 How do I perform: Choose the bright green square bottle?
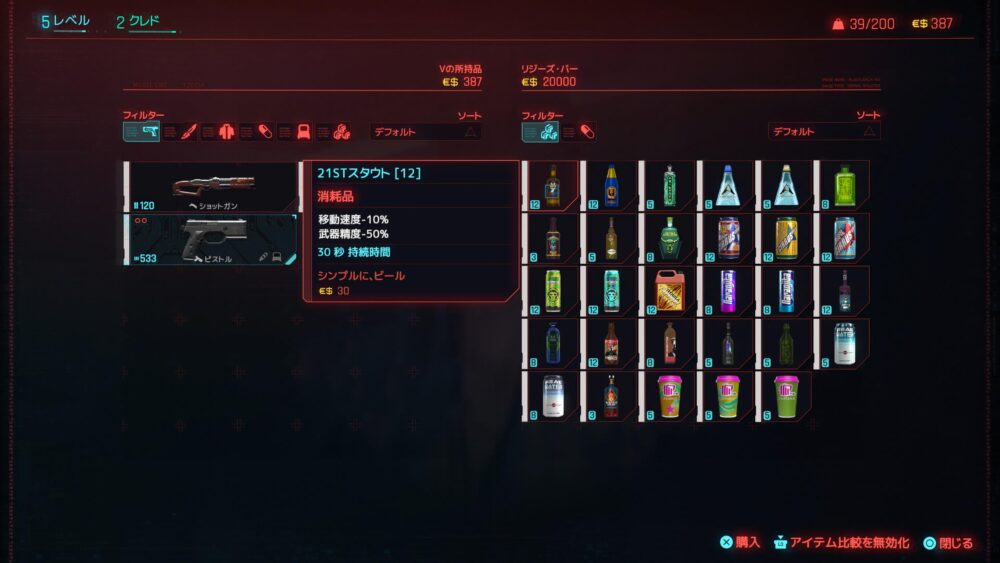(845, 186)
